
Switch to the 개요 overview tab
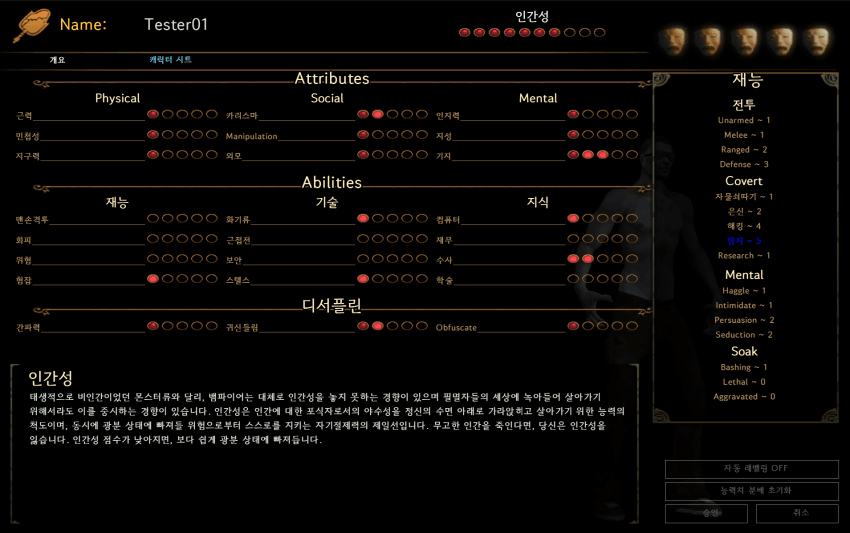point(57,60)
